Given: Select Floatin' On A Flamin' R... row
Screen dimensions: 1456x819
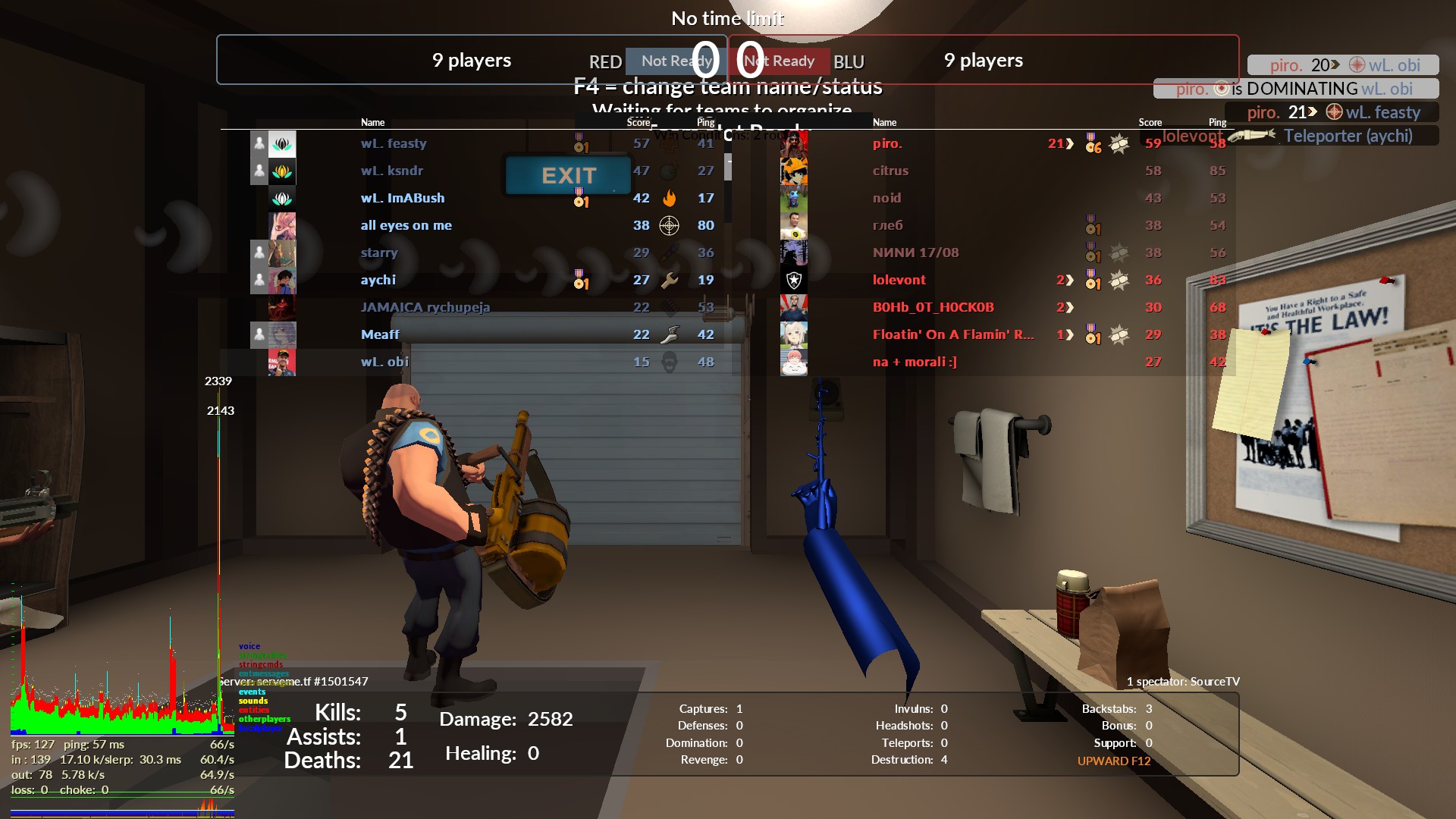Looking at the screenshot, I should click(x=952, y=334).
